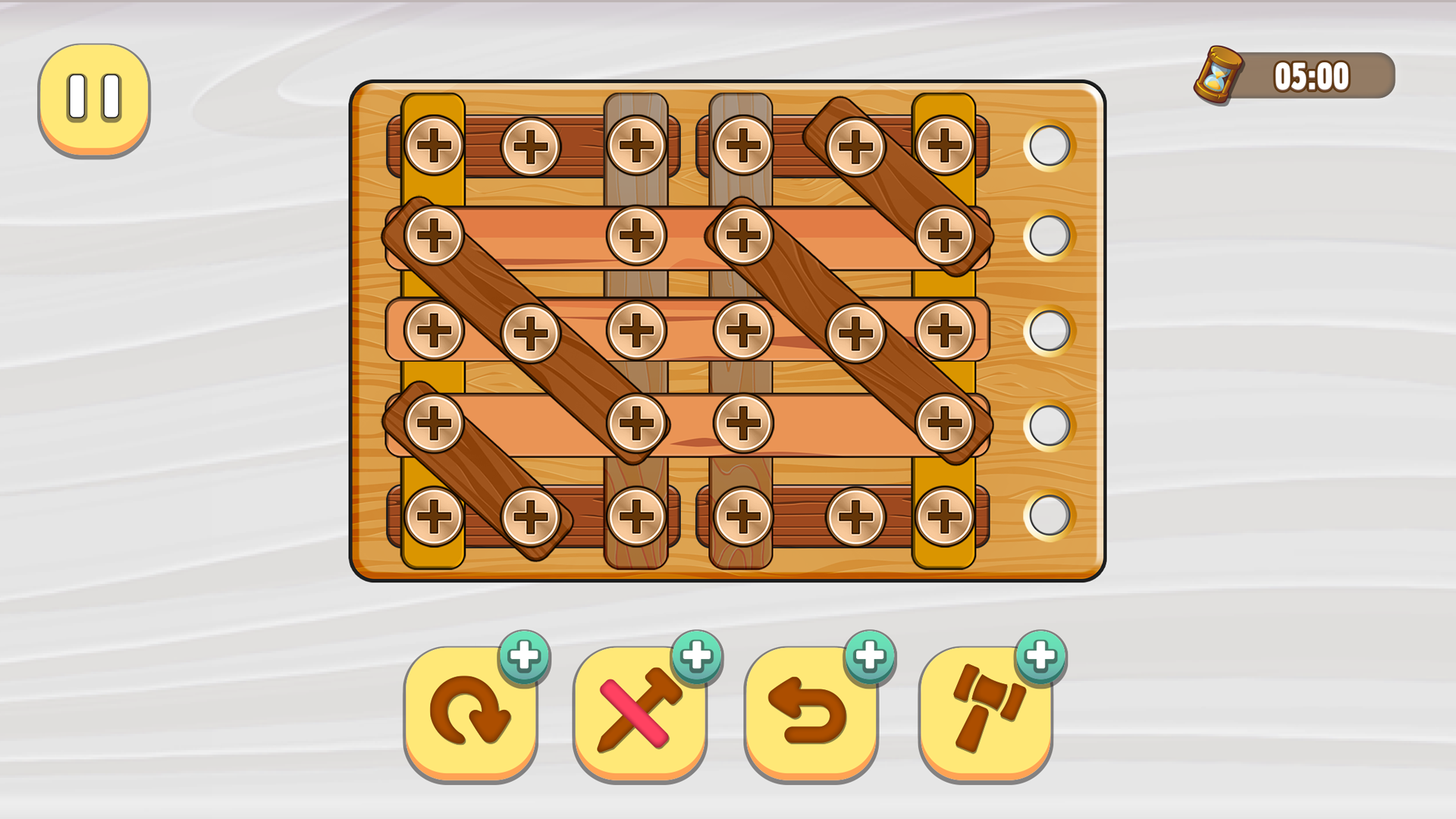Tap the 05:00 countdown timer
The width and height of the screenshot is (1456, 819).
(x=1312, y=76)
